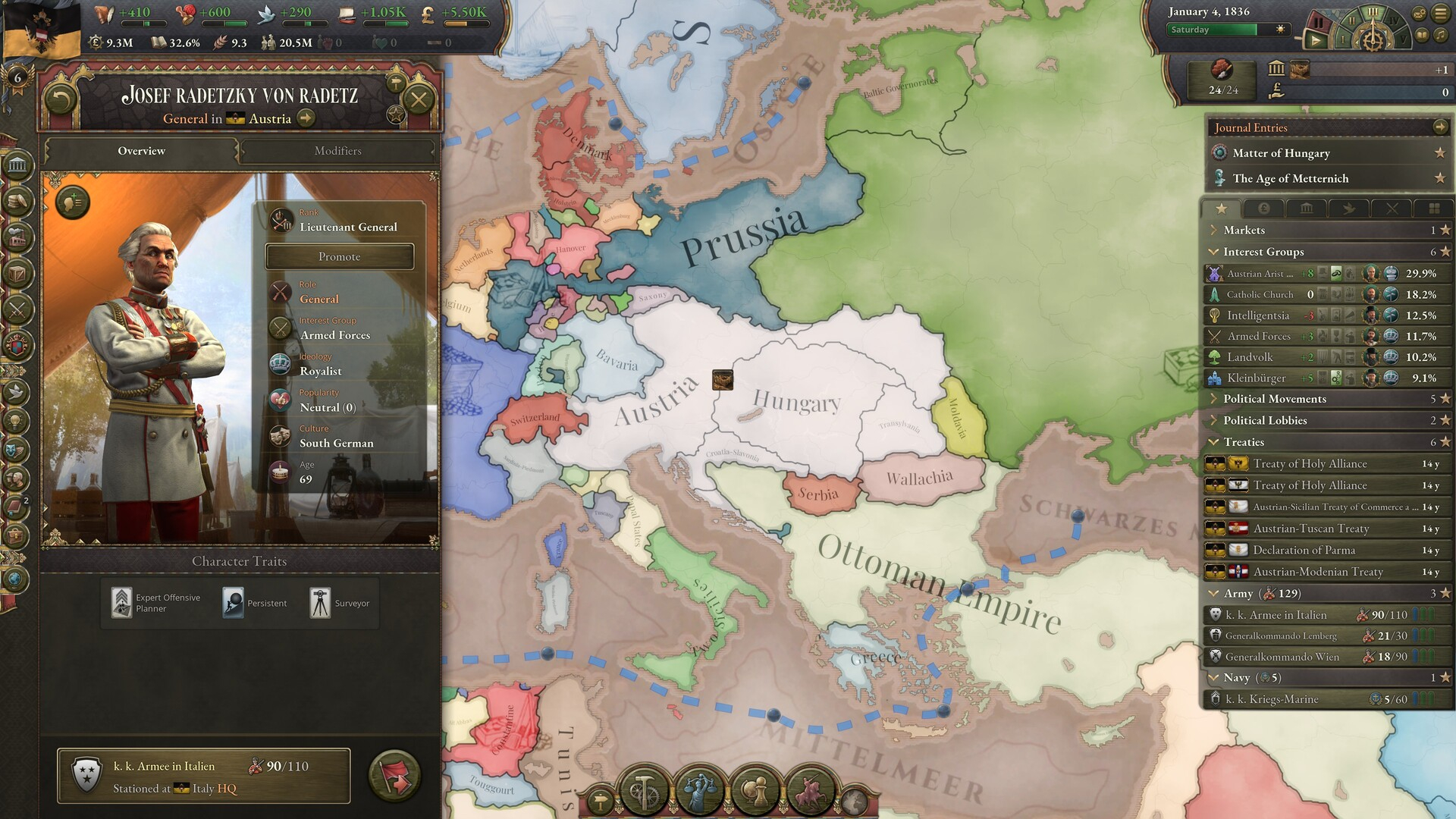Image resolution: width=1456 pixels, height=819 pixels.
Task: Switch to the Modifiers tab
Action: pyautogui.click(x=337, y=151)
